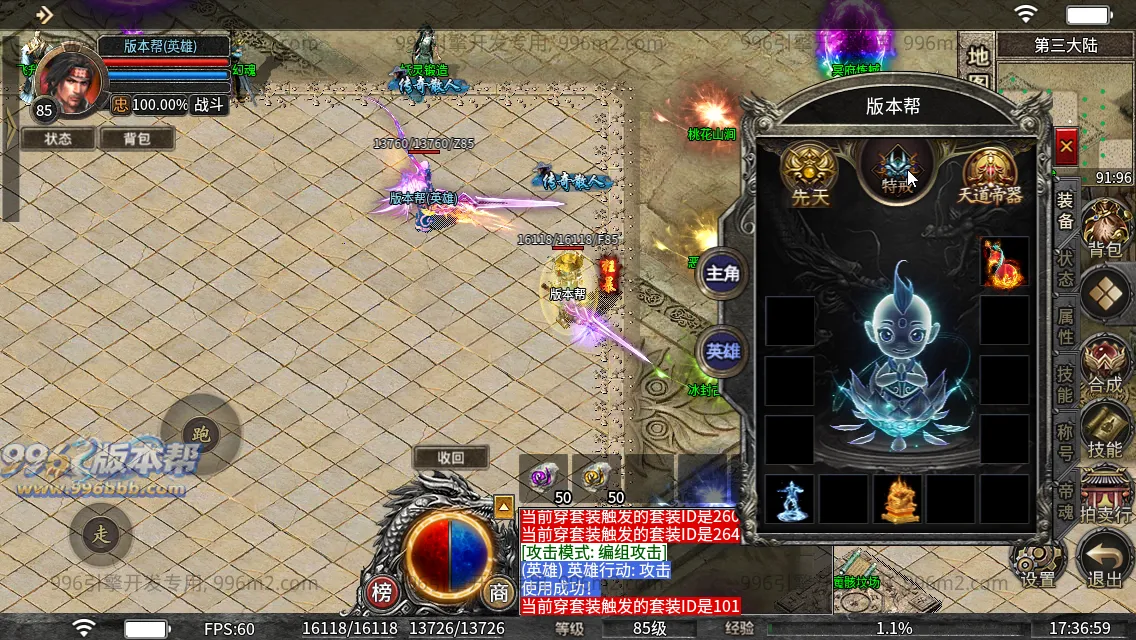Image resolution: width=1136 pixels, height=640 pixels.
Task: Select the flaming red gourd equipment slot
Action: click(1004, 262)
